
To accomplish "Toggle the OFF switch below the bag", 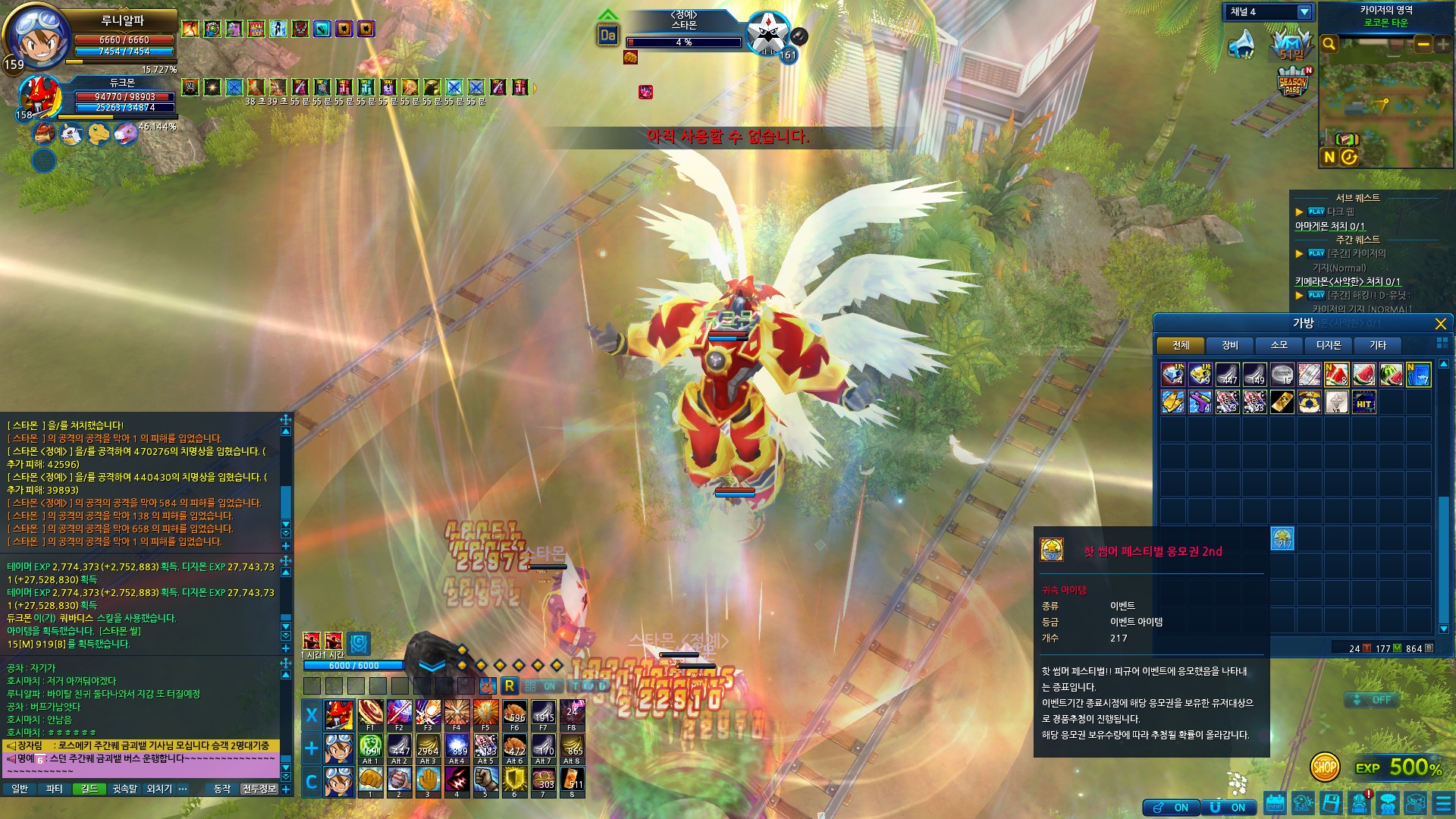I will (x=1373, y=700).
